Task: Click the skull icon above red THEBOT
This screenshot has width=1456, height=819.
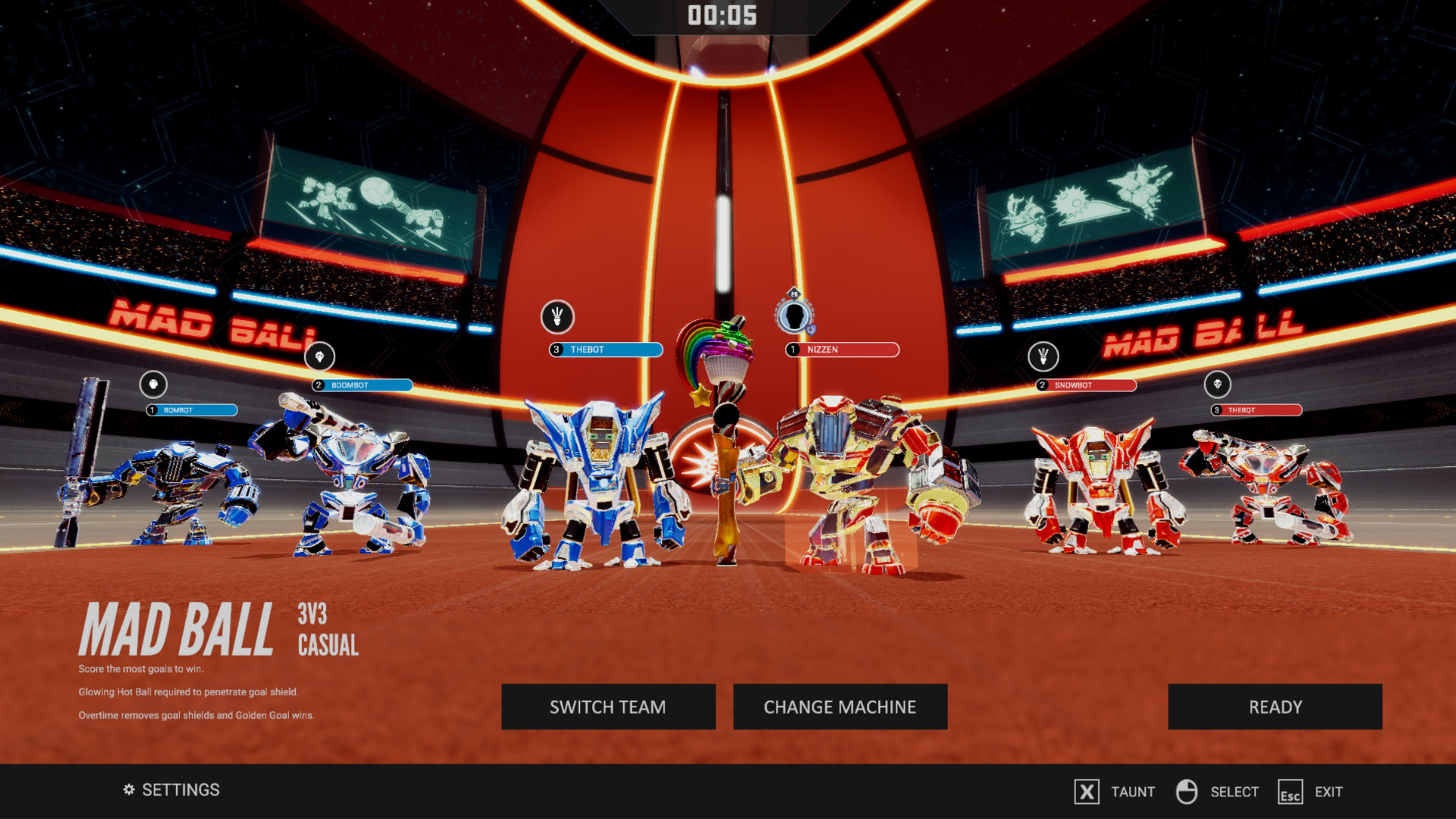Action: click(1217, 384)
